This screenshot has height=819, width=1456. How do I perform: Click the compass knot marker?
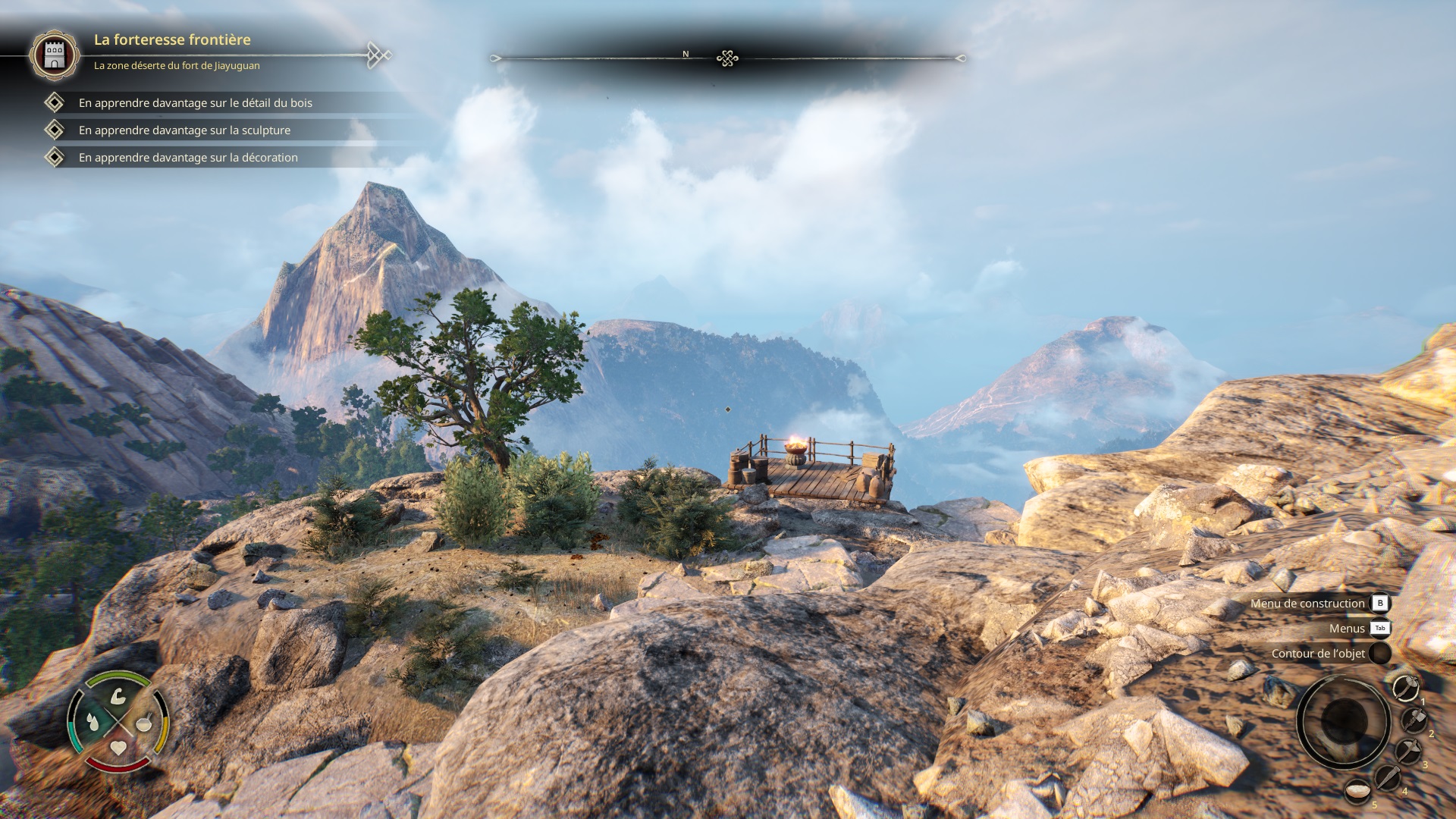(x=727, y=58)
